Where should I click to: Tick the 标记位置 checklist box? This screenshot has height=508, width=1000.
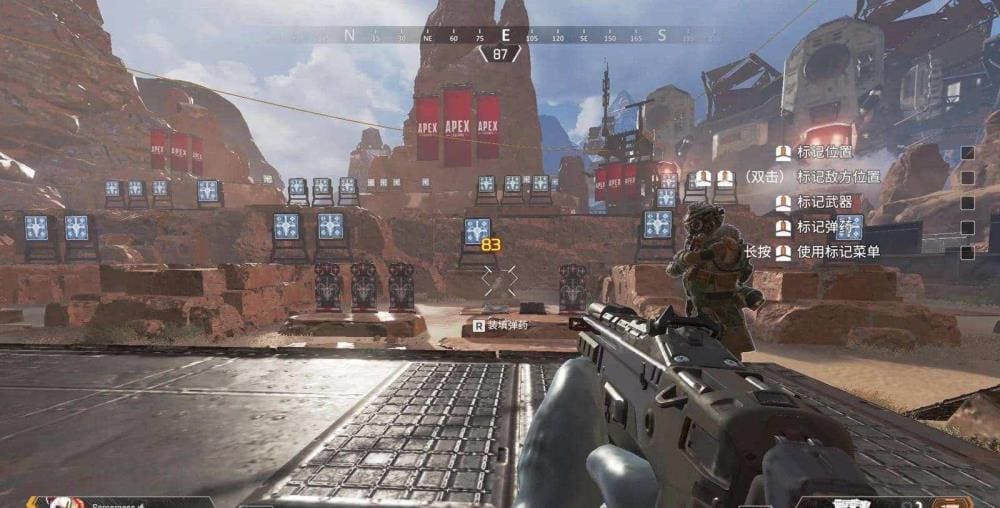tap(967, 153)
